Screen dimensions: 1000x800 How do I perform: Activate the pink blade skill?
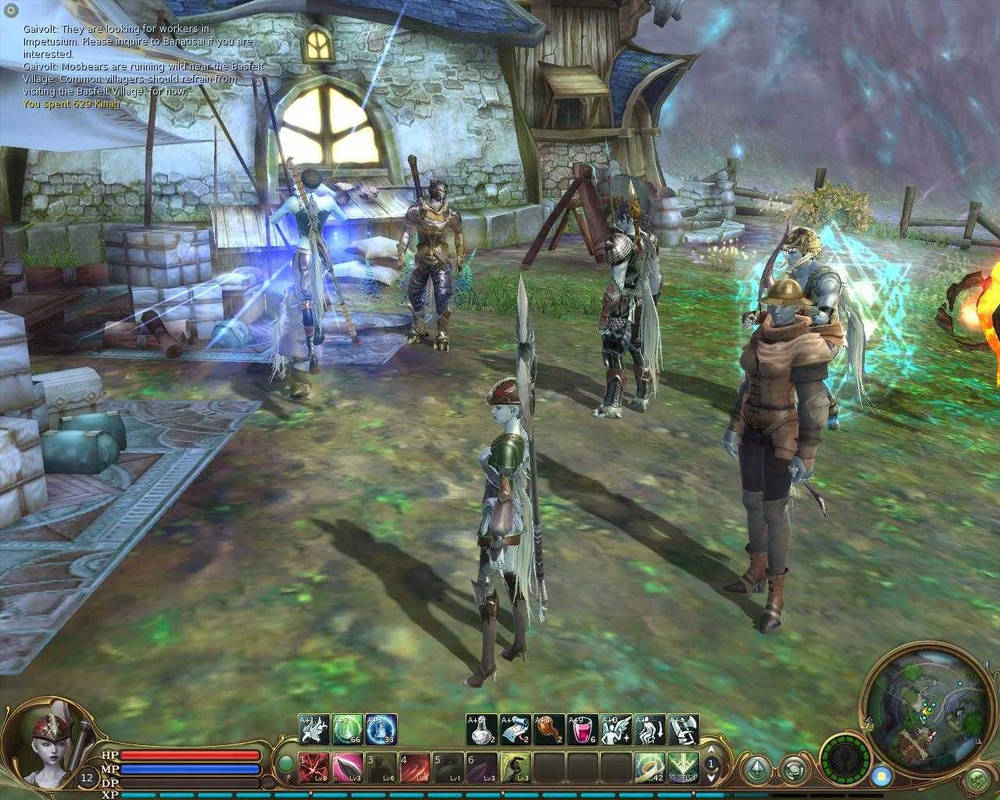pyautogui.click(x=347, y=767)
